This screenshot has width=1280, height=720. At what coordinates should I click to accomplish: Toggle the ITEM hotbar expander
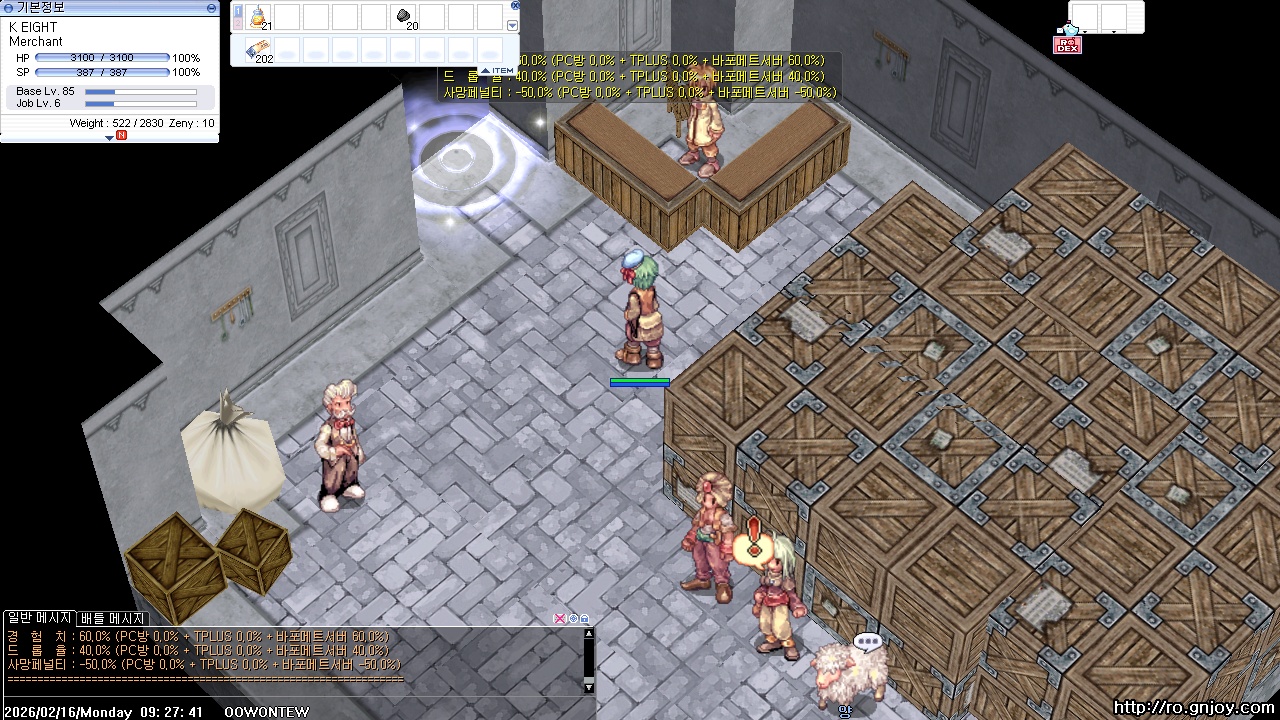coord(498,70)
